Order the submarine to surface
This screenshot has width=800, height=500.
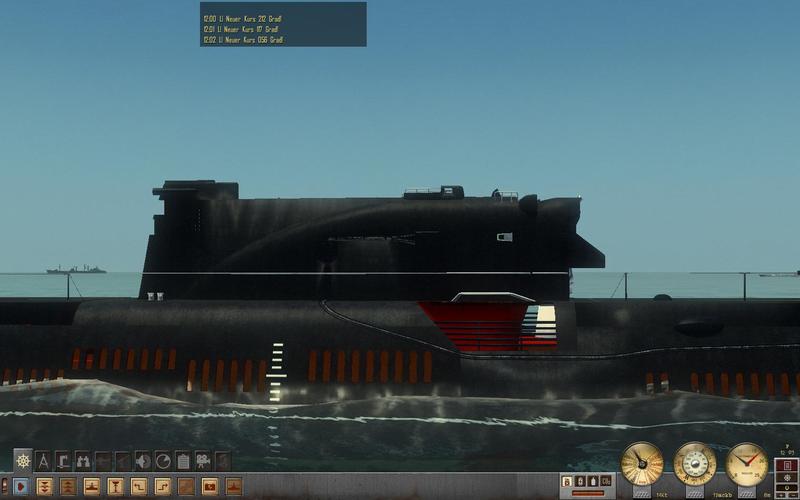click(x=91, y=486)
